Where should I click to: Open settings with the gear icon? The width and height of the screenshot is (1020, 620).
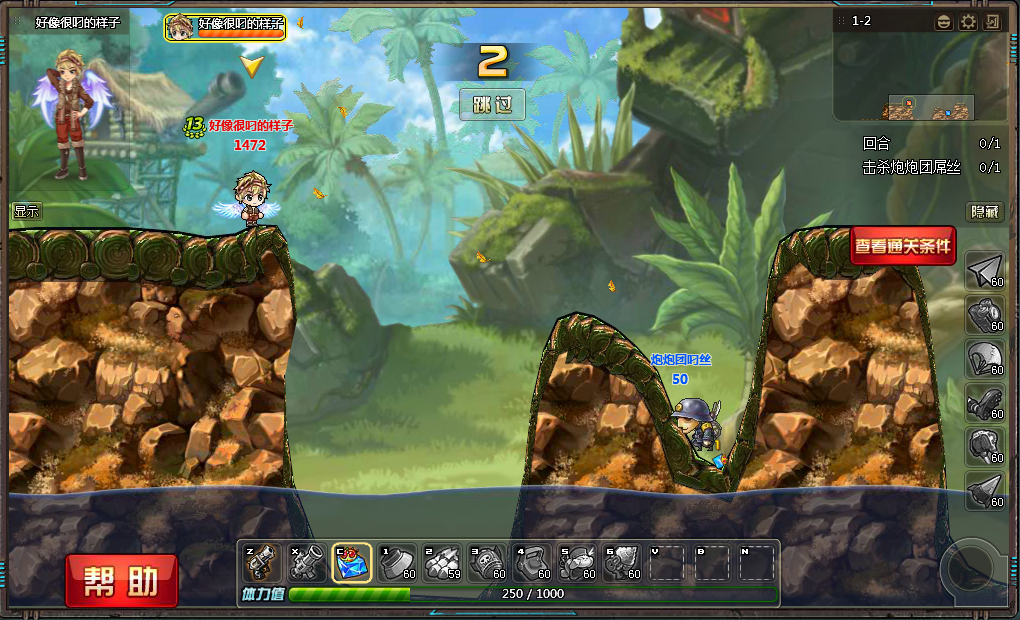pyautogui.click(x=968, y=22)
